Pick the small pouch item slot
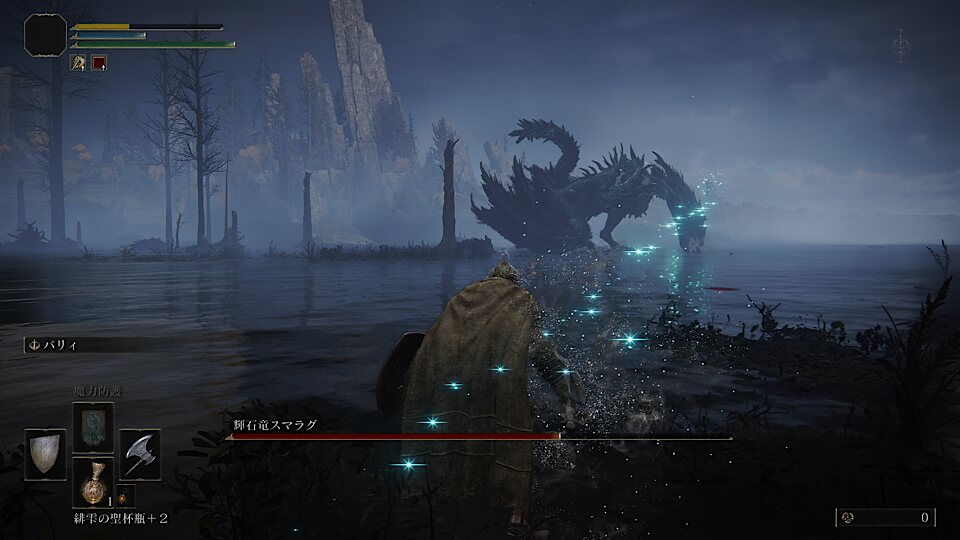 [x=126, y=495]
